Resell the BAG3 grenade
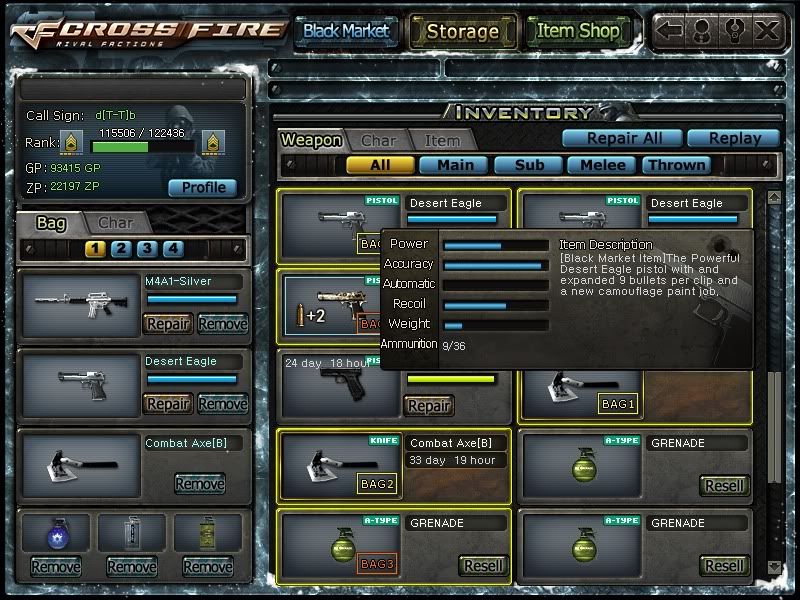This screenshot has width=800, height=600. 483,565
